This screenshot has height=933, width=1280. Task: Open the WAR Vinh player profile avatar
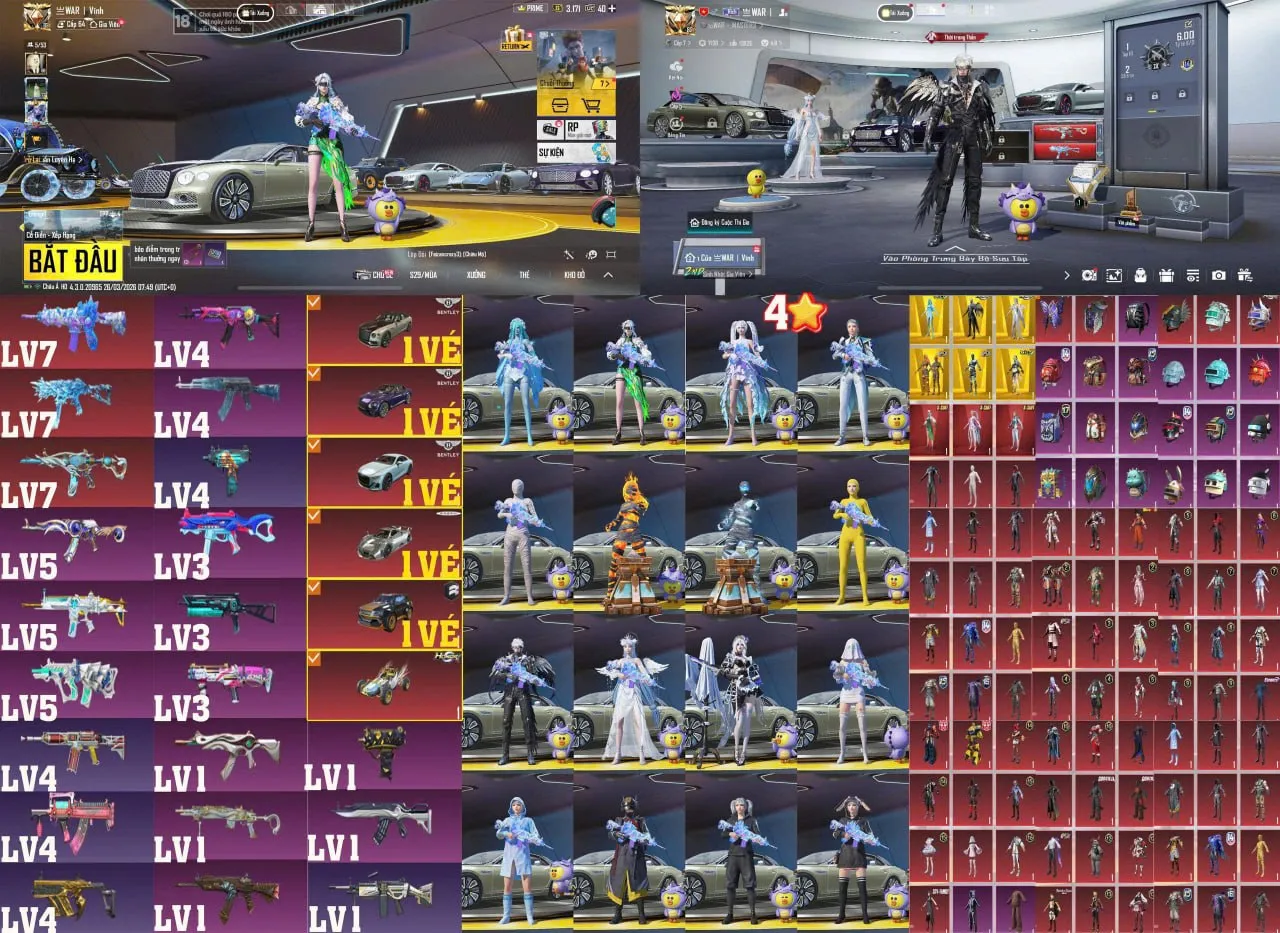(37, 15)
